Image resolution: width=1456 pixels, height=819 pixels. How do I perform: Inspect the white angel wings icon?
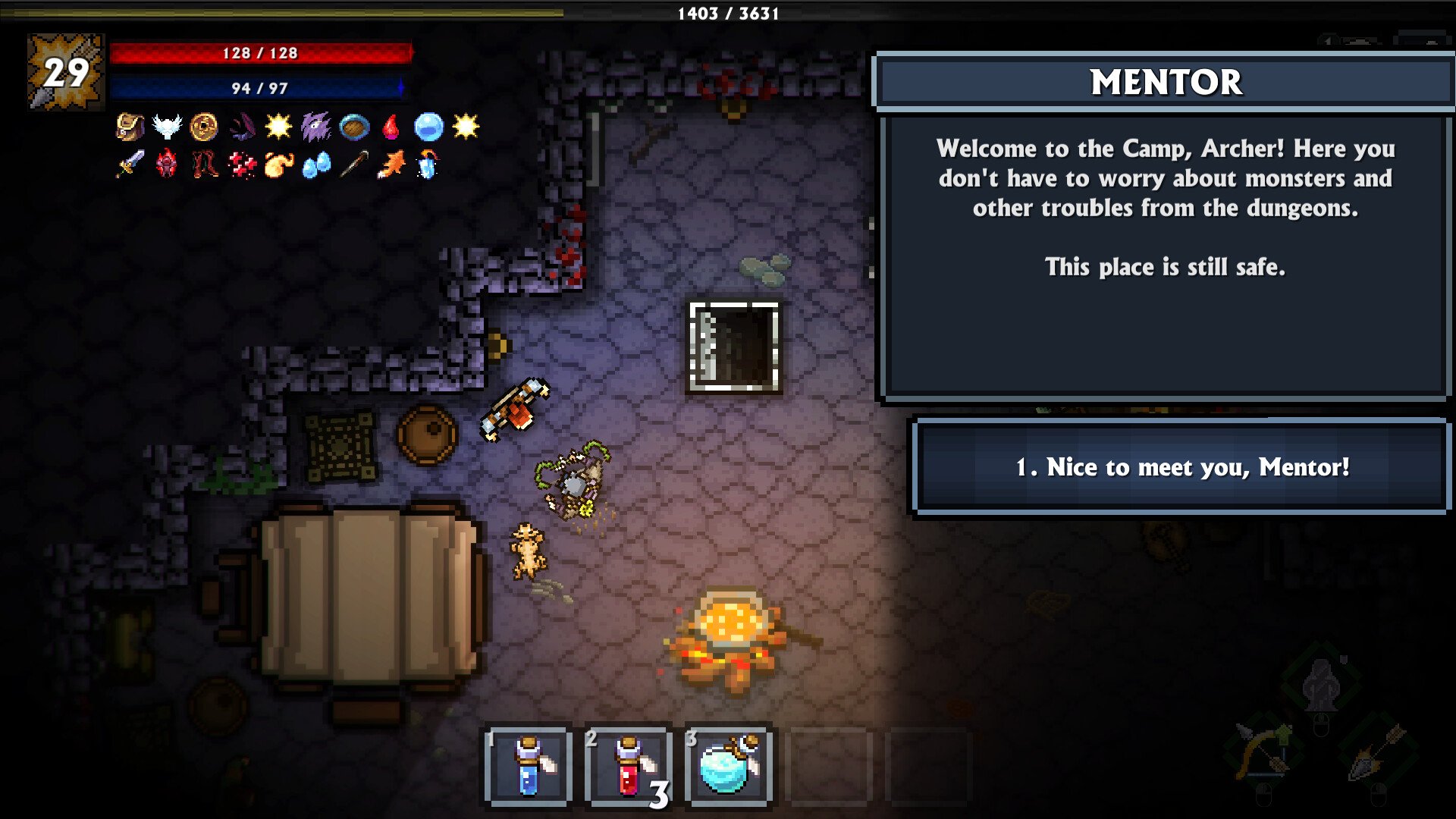tap(167, 127)
